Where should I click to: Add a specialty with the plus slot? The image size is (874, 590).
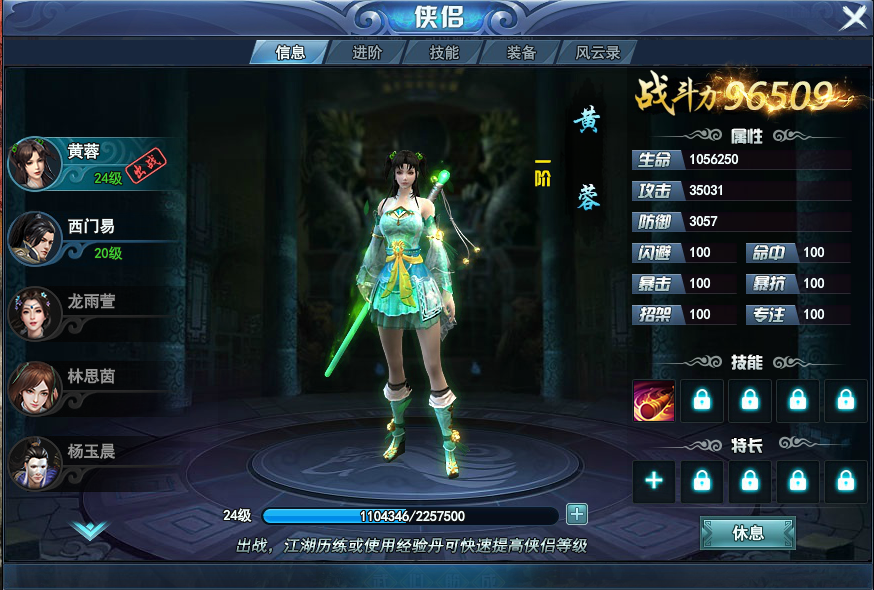654,481
